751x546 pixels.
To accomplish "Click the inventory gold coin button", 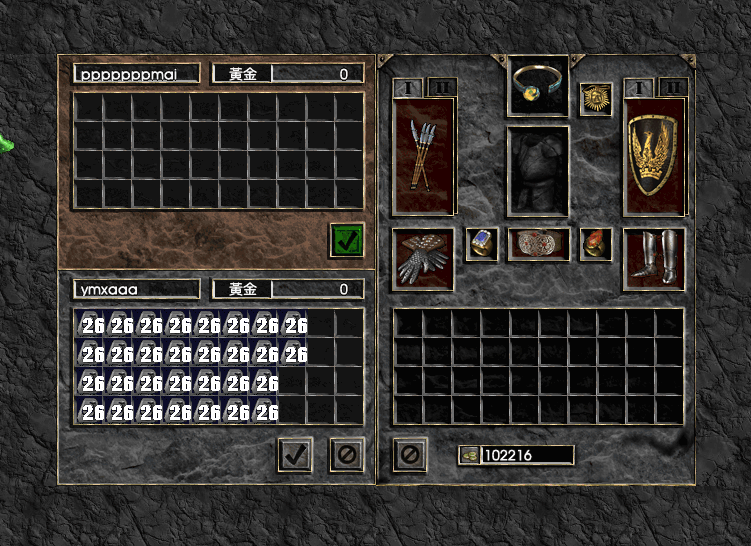I will click(x=469, y=456).
